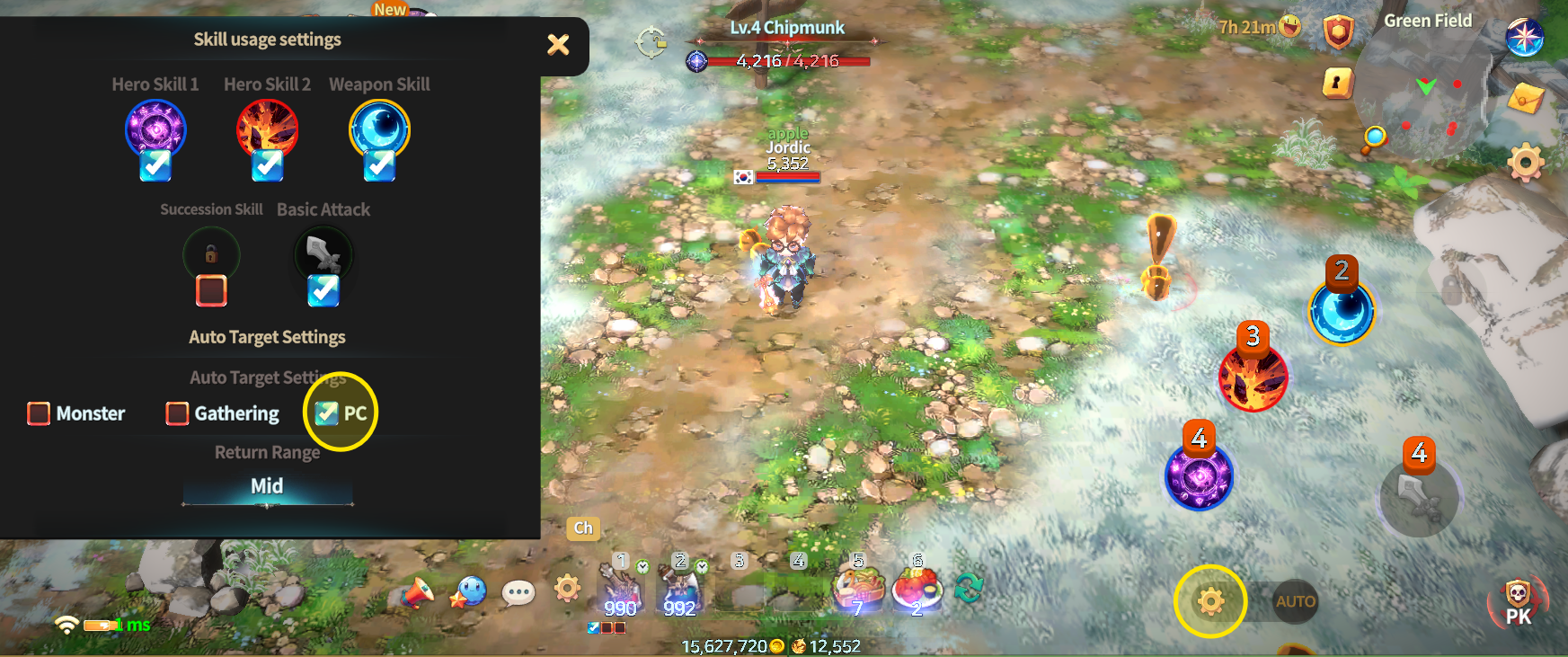This screenshot has height=657, width=1568.
Task: Toggle the AUTO battle button
Action: pyautogui.click(x=1295, y=601)
